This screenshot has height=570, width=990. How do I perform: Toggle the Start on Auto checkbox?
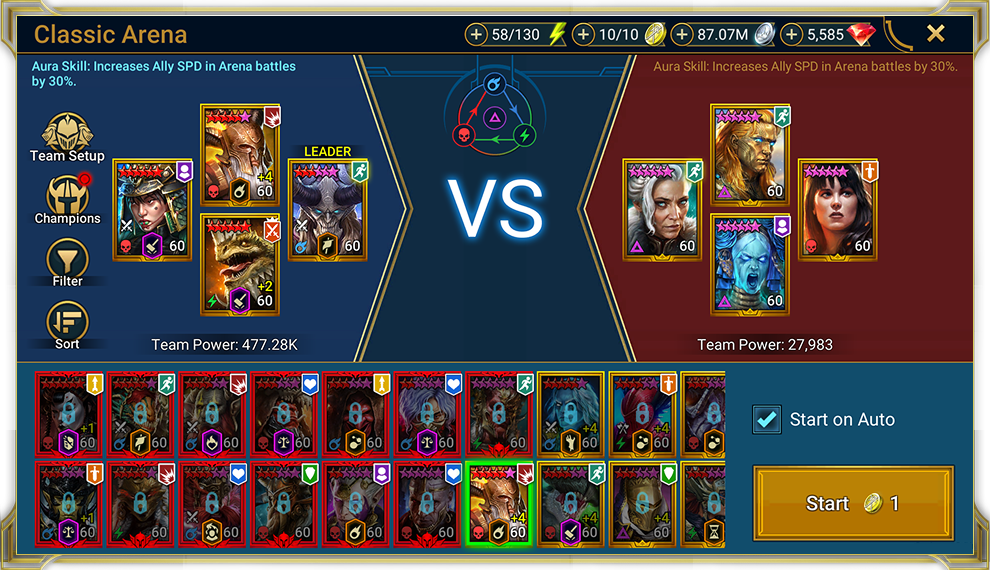point(767,420)
